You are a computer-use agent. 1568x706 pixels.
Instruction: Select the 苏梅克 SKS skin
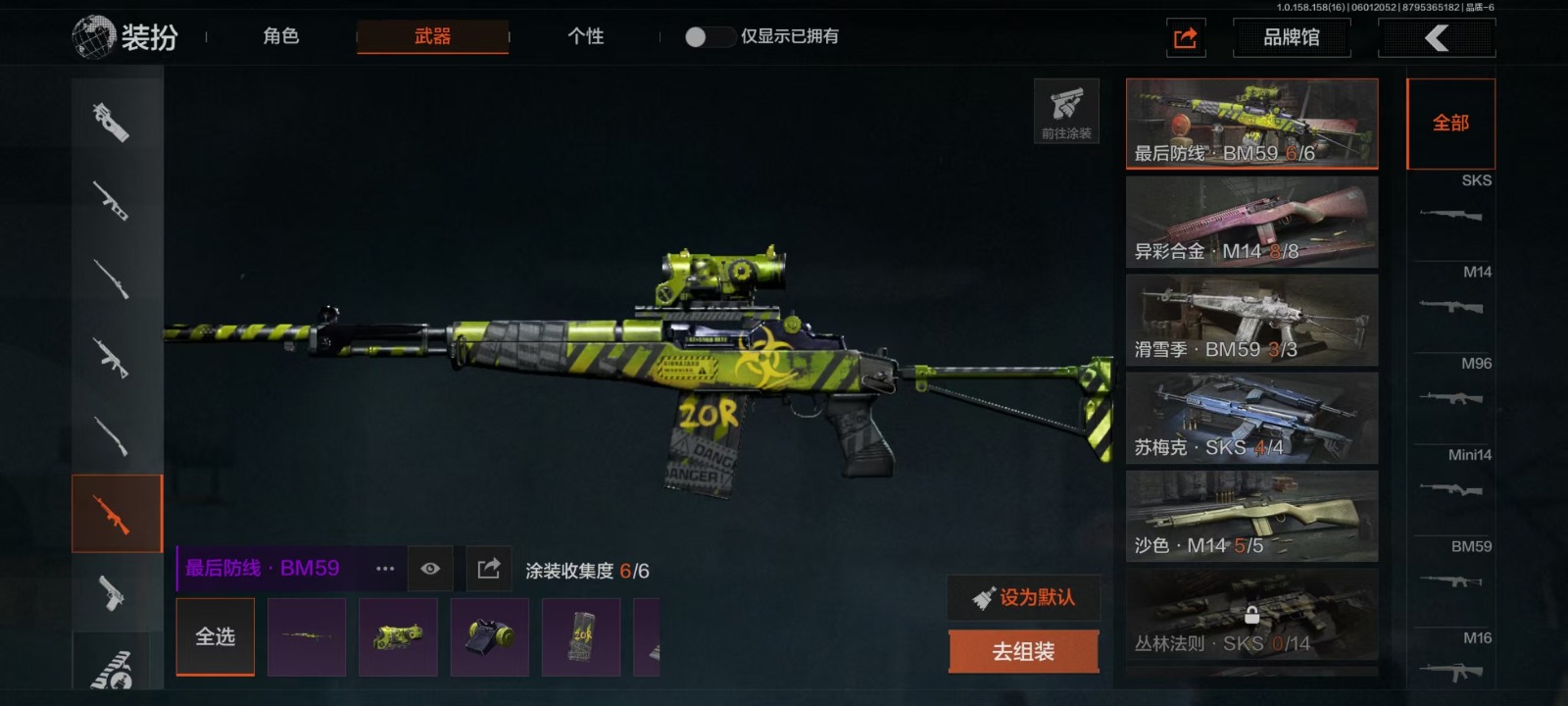tap(1251, 419)
